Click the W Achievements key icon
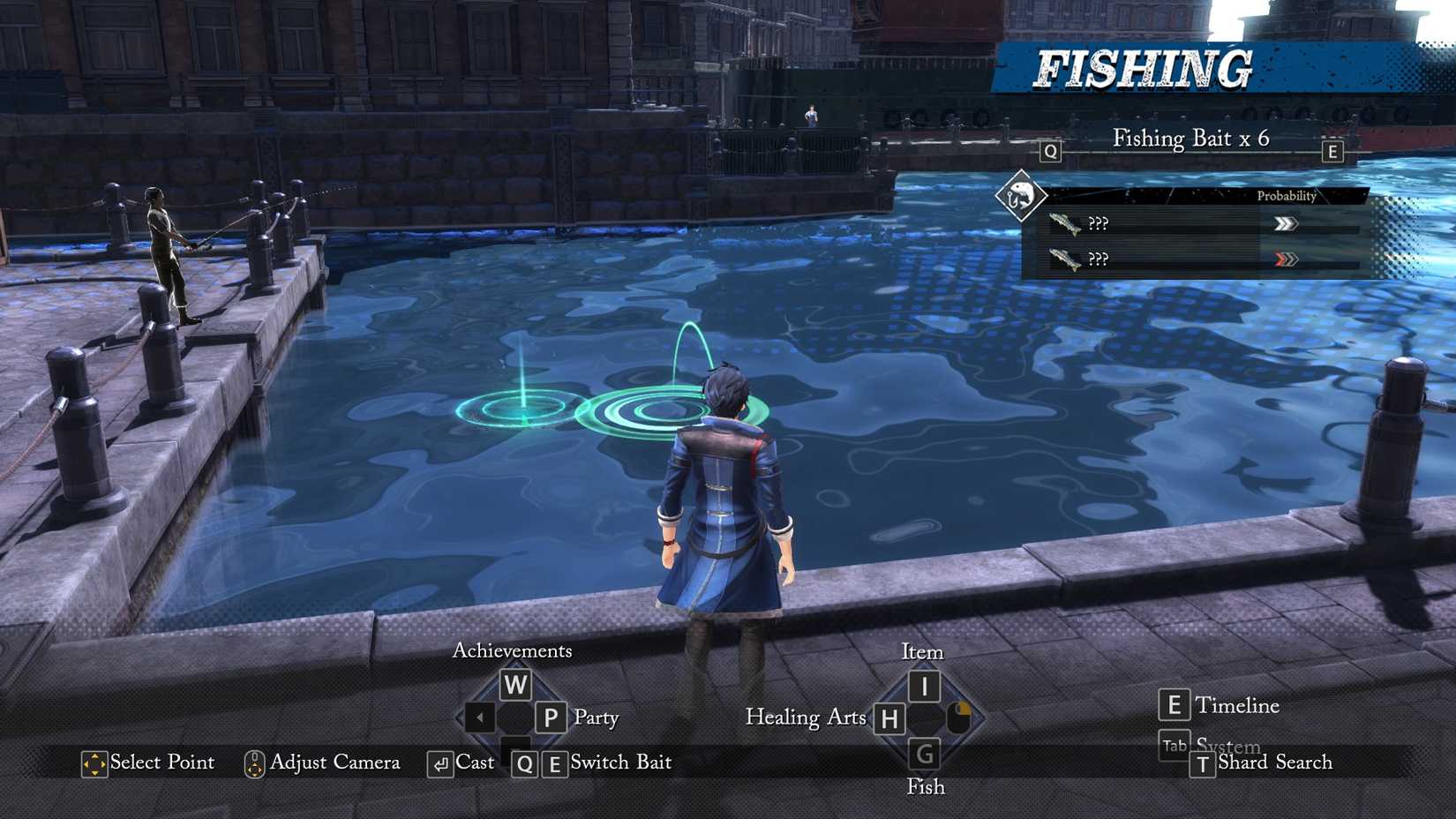 tap(516, 684)
